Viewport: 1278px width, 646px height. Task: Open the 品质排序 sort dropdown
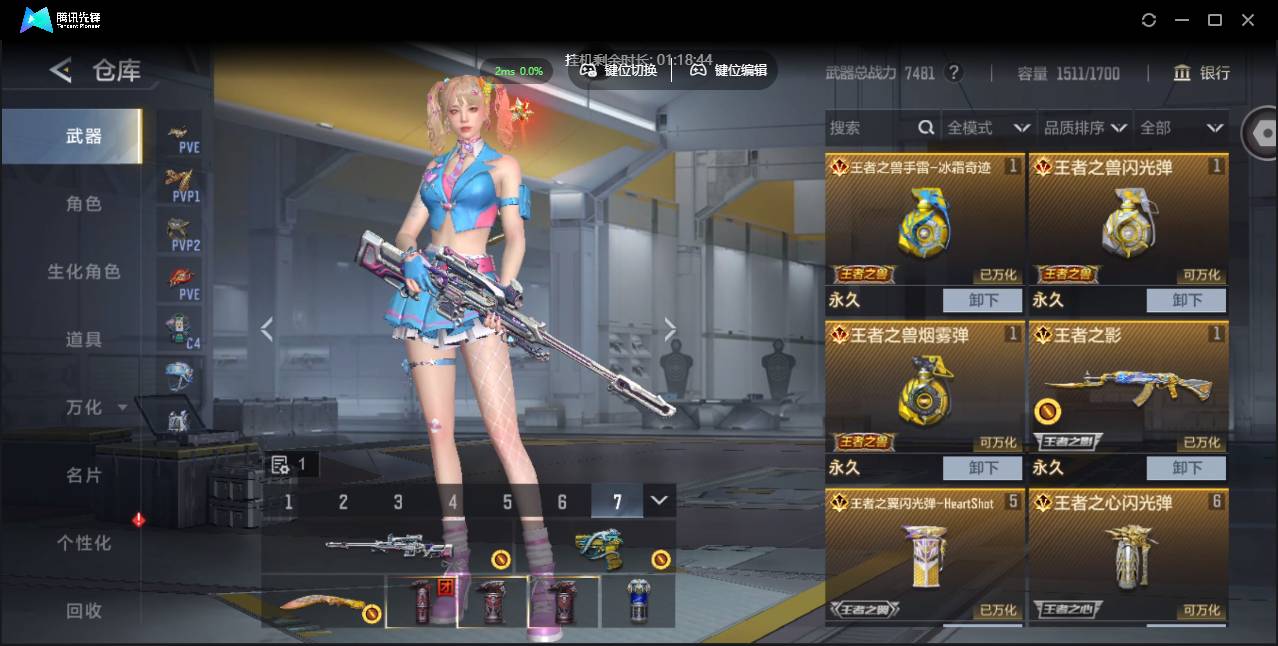[1085, 128]
